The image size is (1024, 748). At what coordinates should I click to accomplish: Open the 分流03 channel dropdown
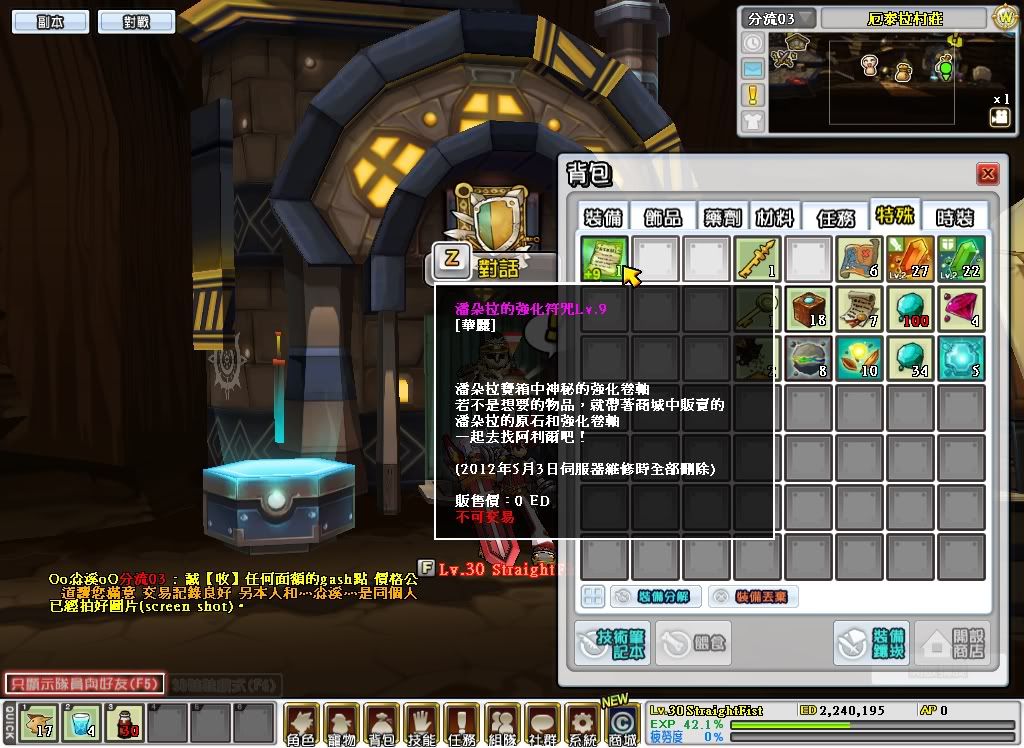coord(778,19)
